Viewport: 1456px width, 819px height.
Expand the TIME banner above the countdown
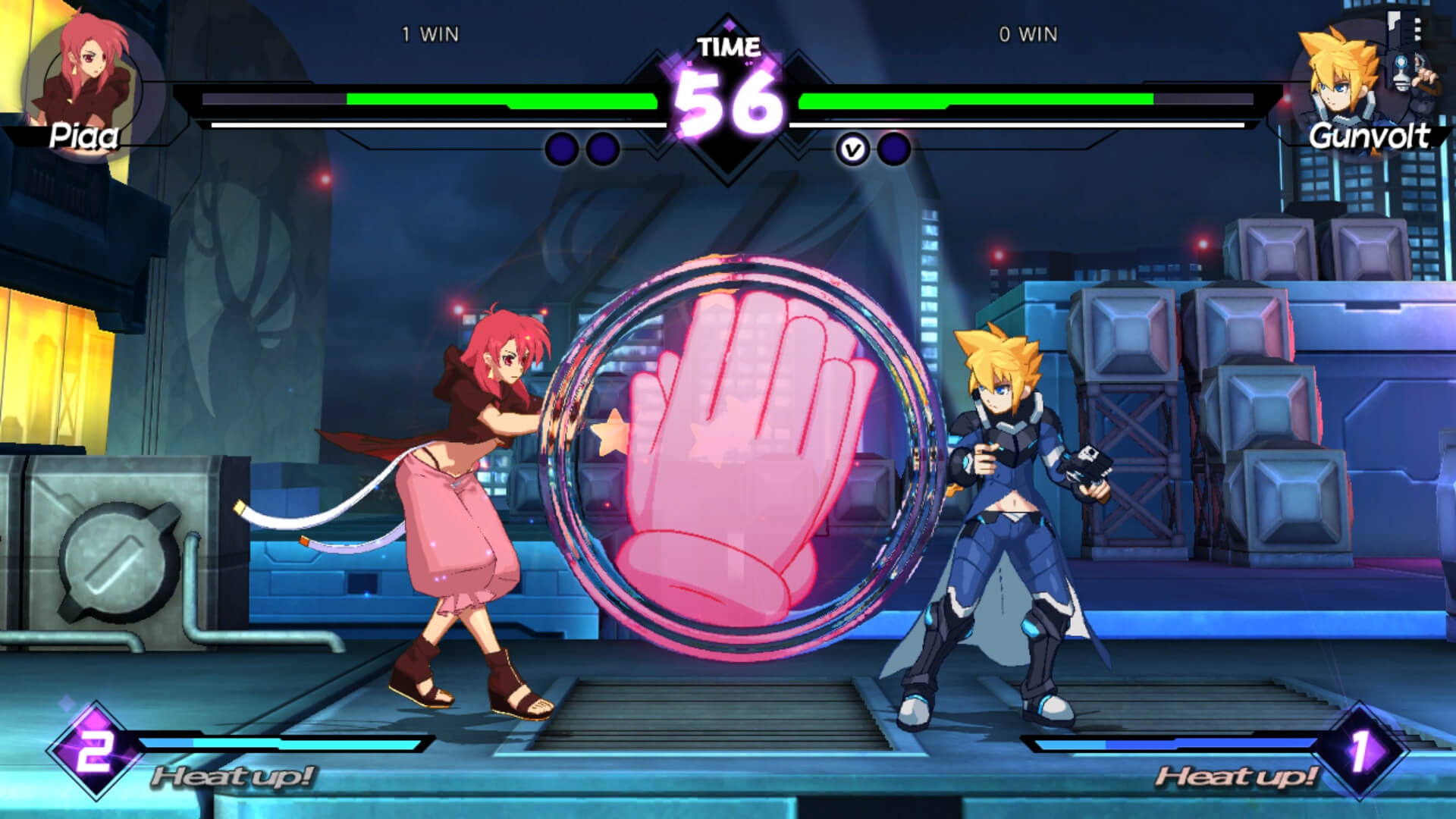point(726,45)
